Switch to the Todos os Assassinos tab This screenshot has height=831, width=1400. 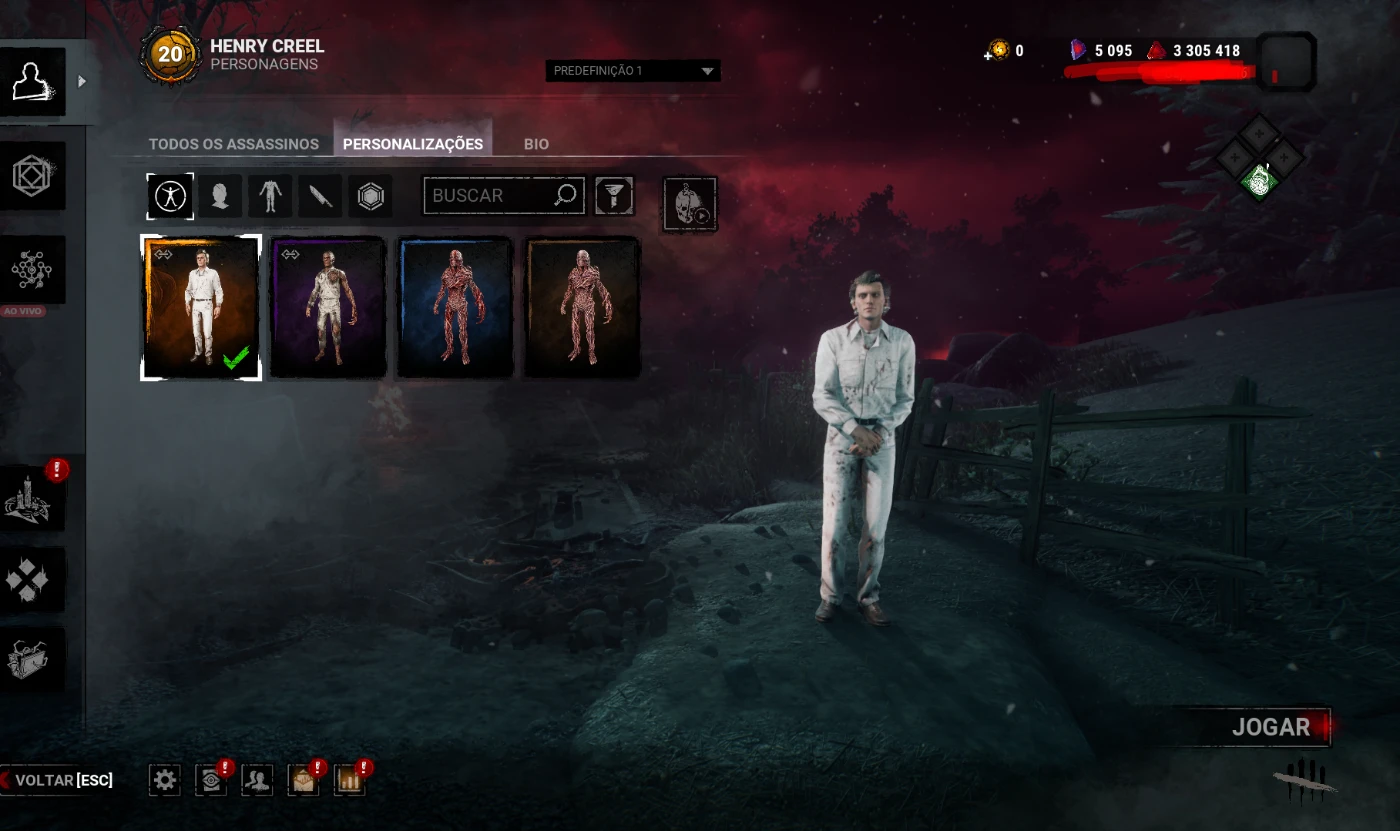(x=233, y=144)
